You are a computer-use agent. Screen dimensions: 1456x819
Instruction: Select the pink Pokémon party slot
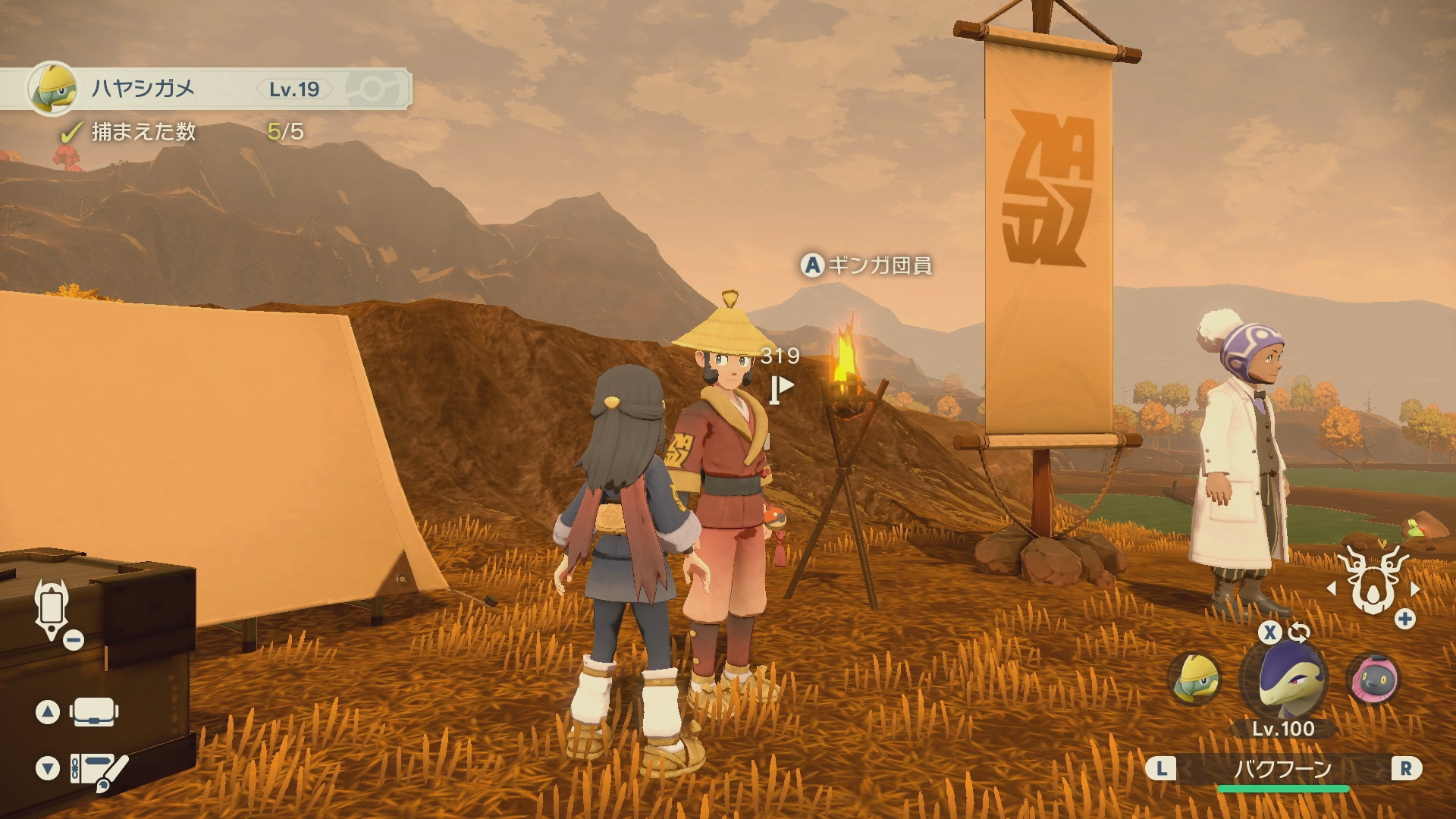point(1373,678)
